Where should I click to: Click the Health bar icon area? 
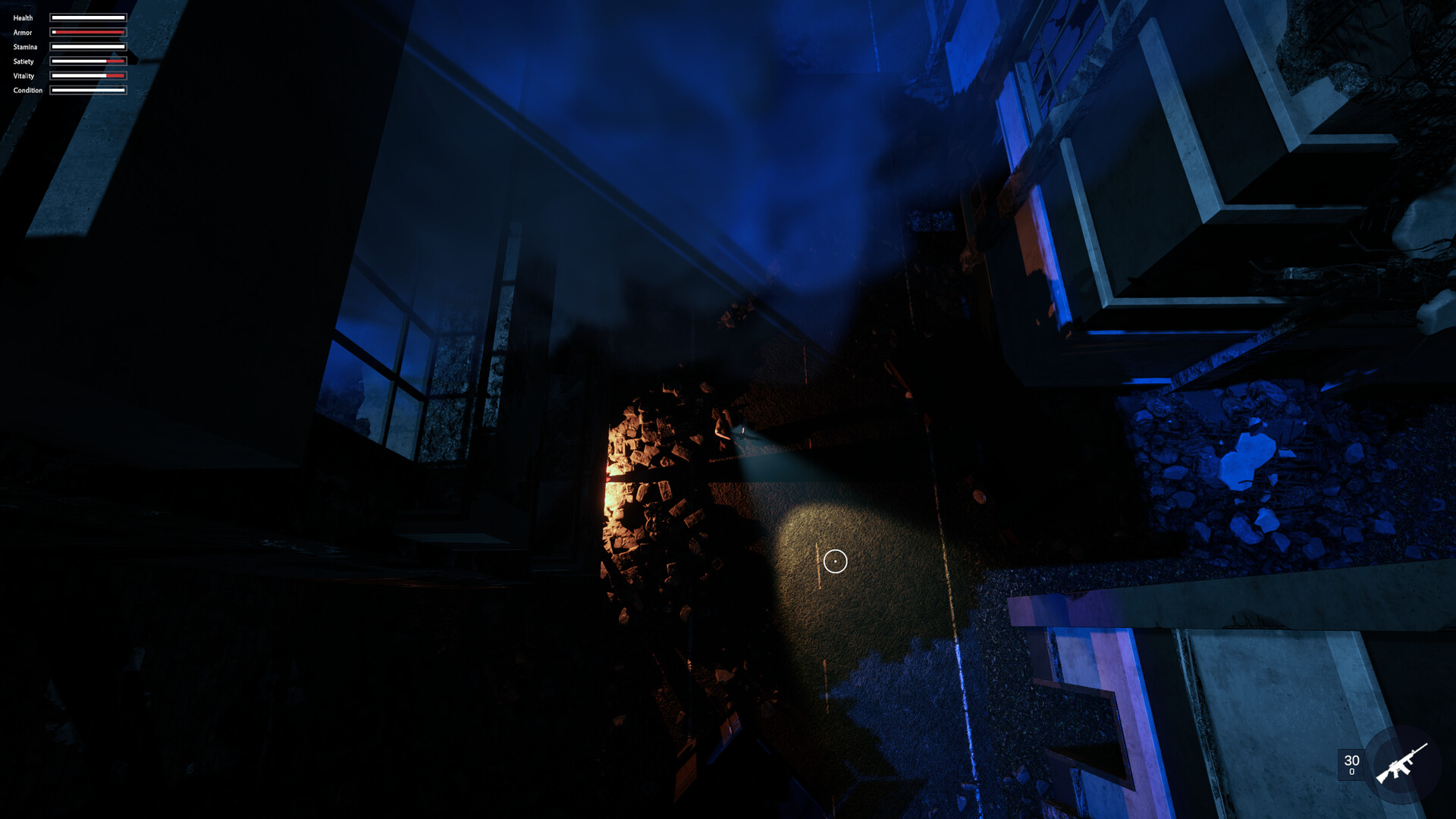pos(87,17)
